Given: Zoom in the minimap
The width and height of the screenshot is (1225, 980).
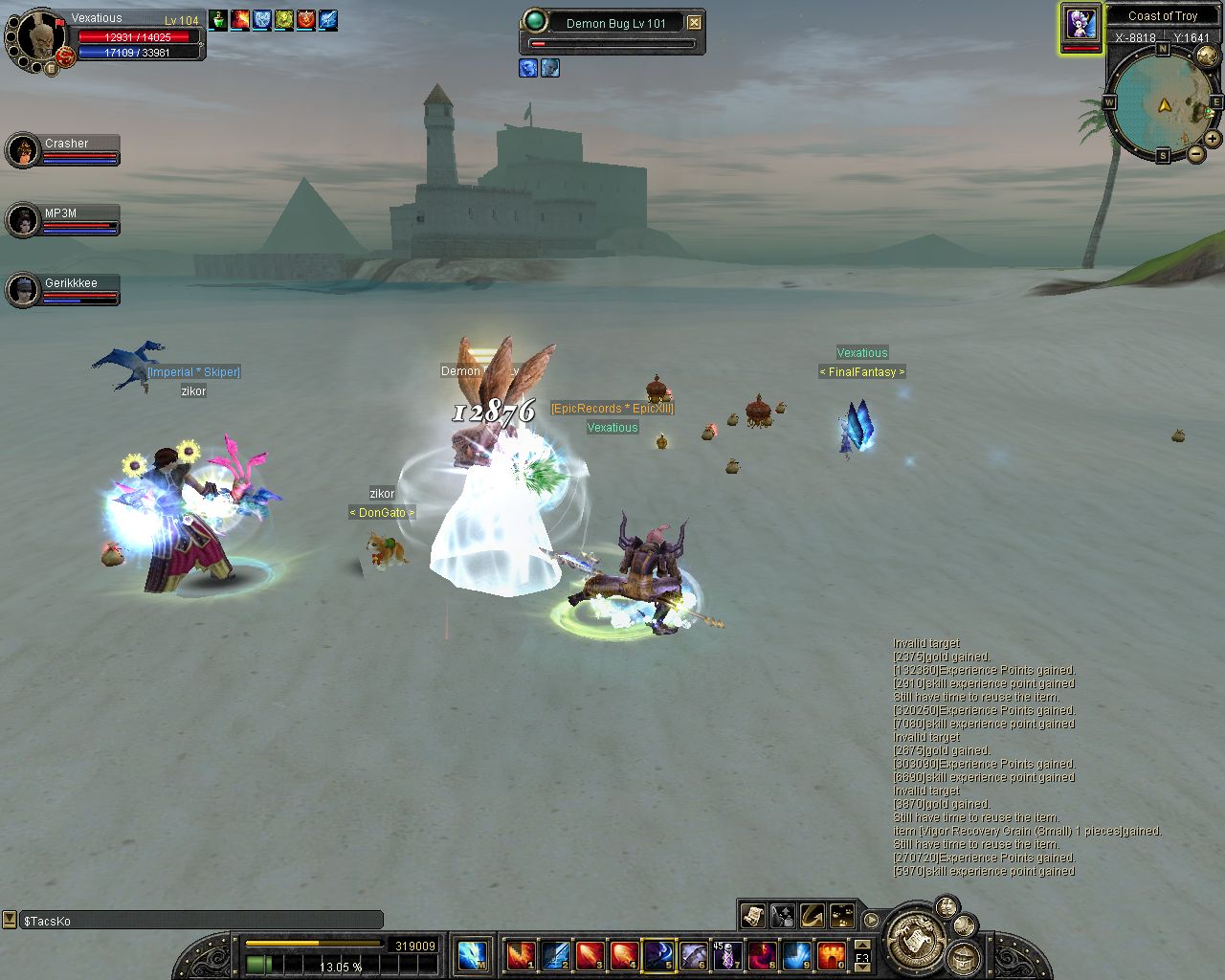Looking at the screenshot, I should point(1213,139).
